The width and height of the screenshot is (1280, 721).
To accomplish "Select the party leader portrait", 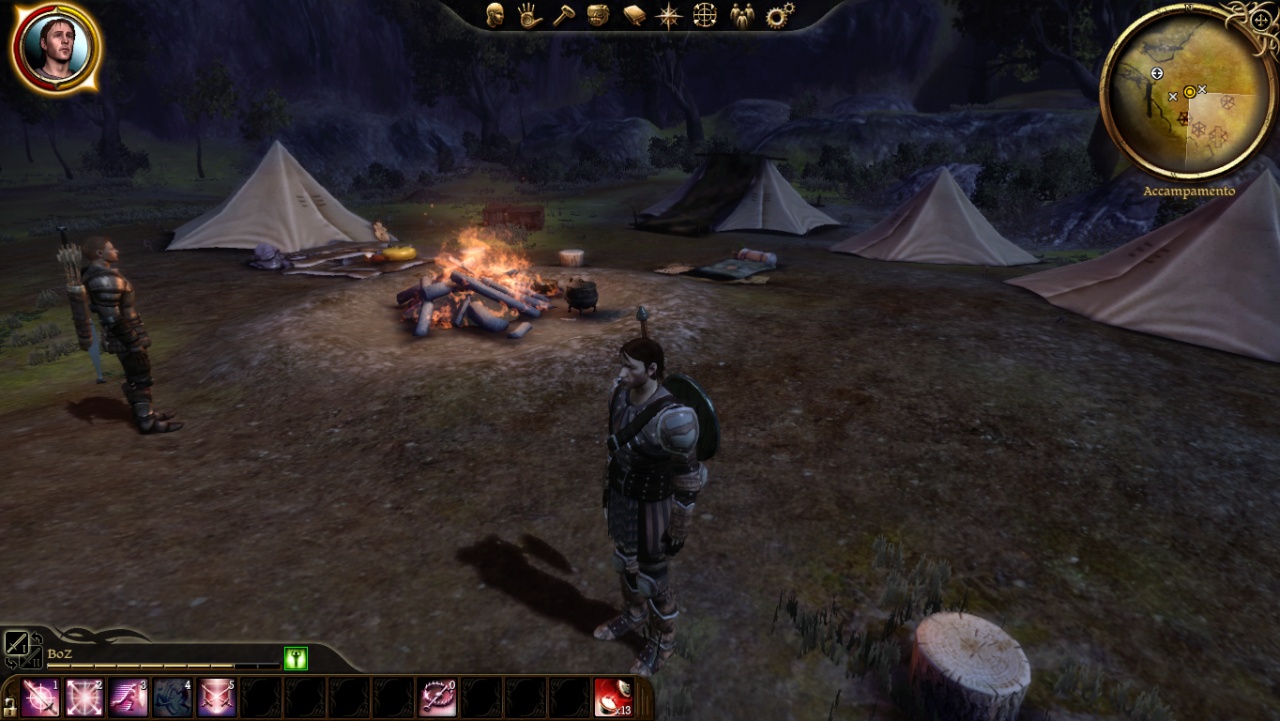I will coord(56,47).
